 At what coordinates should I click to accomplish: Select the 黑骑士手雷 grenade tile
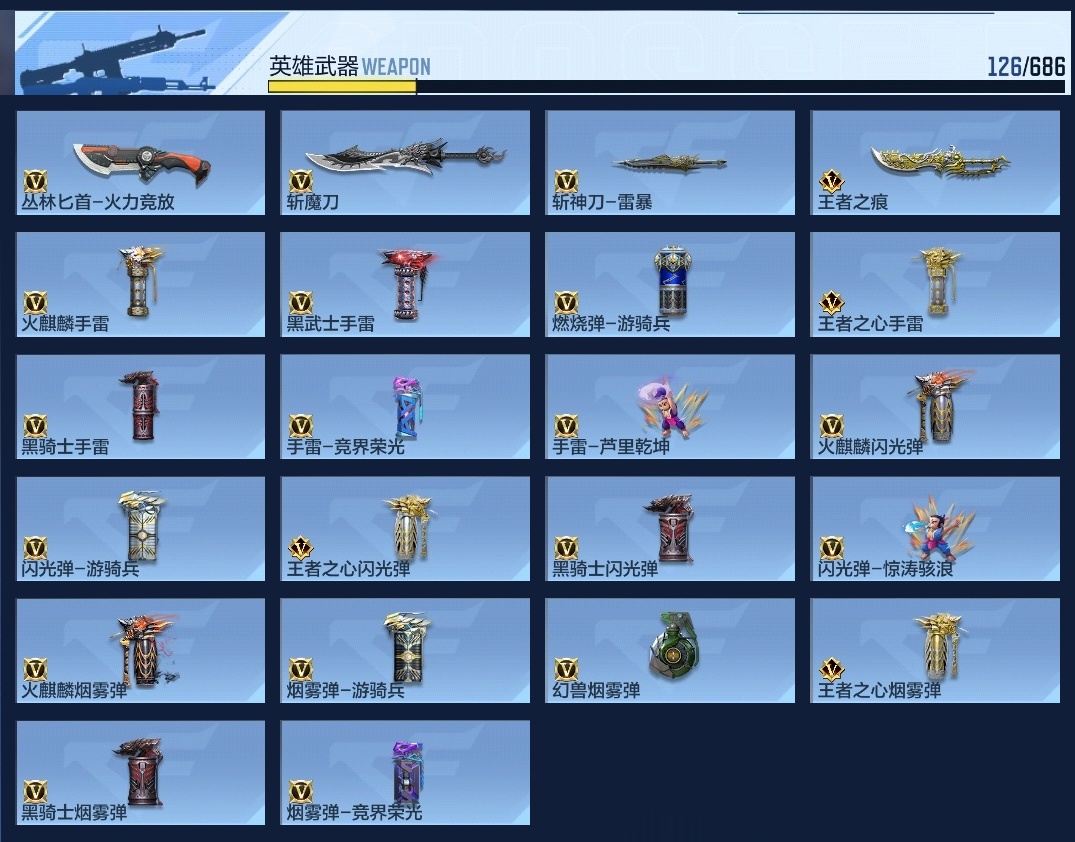[x=141, y=406]
